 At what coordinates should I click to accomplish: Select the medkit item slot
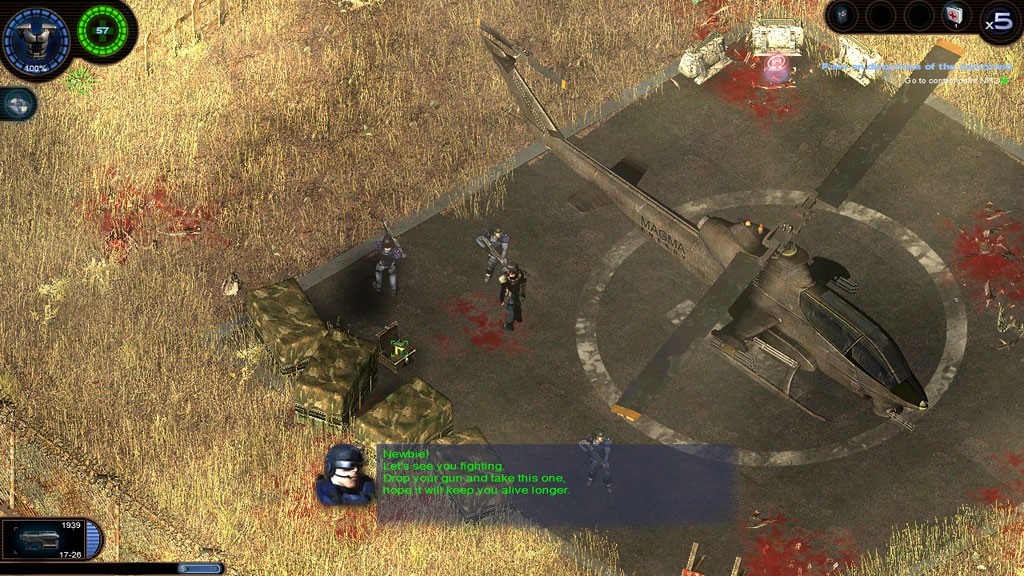coord(954,15)
